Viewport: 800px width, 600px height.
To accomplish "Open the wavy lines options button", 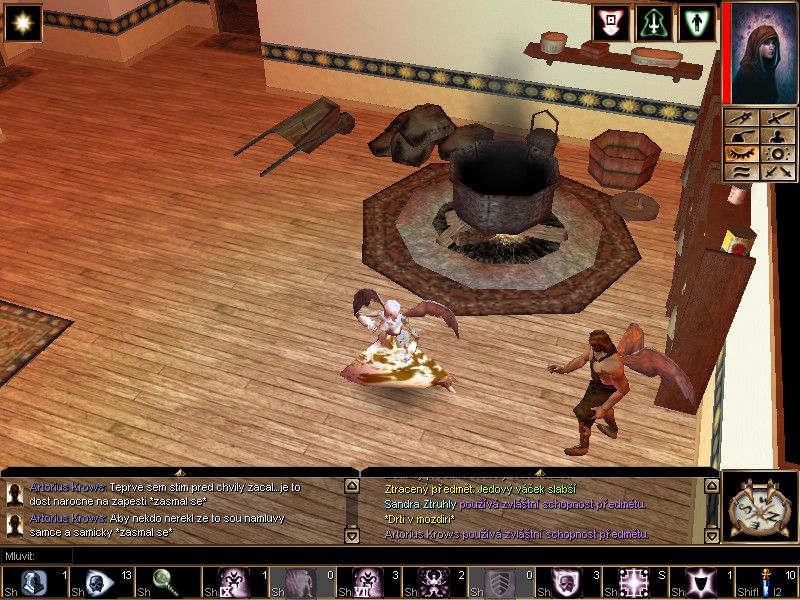I will click(743, 172).
